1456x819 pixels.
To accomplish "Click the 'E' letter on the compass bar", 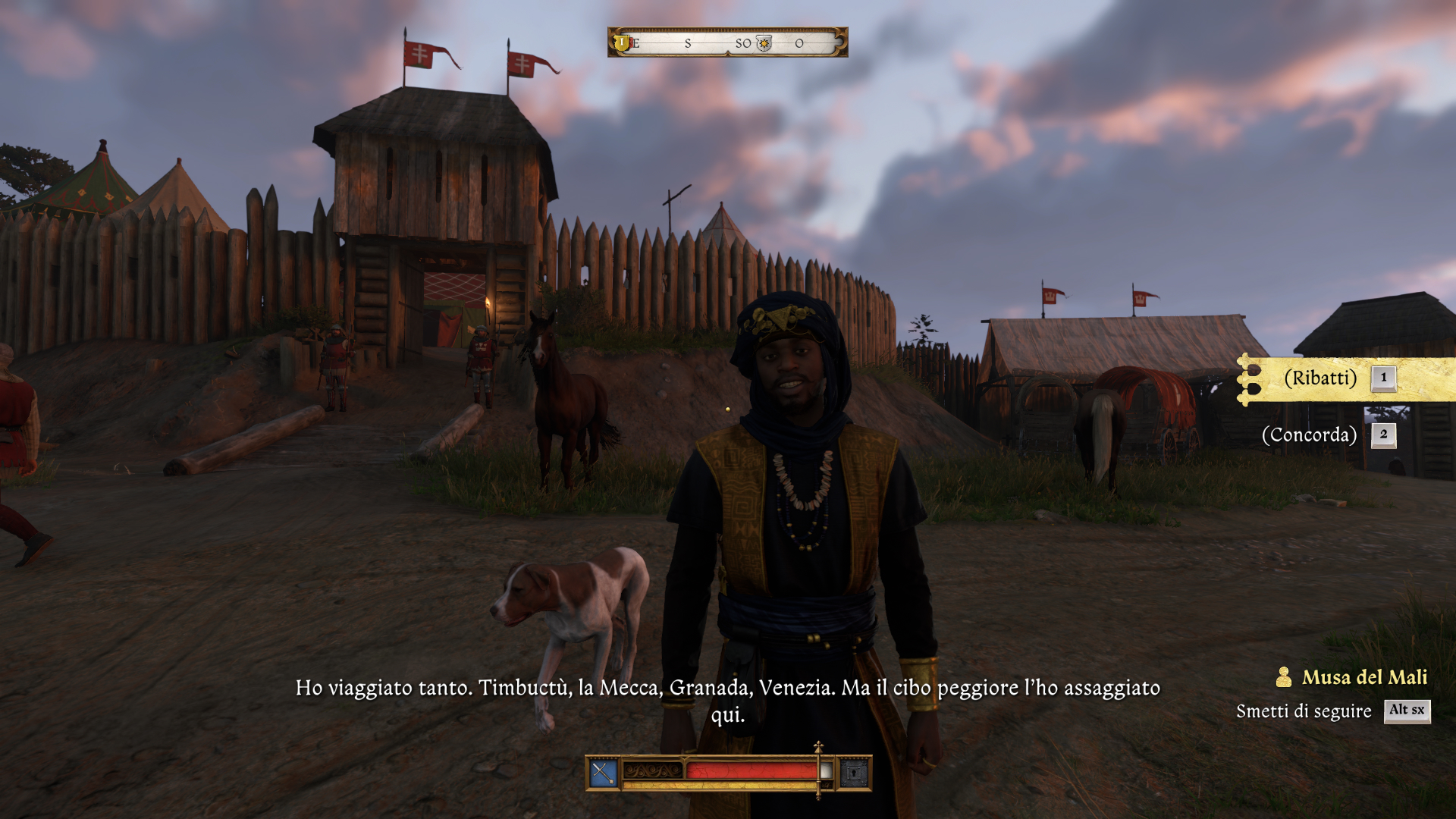I will 635,43.
